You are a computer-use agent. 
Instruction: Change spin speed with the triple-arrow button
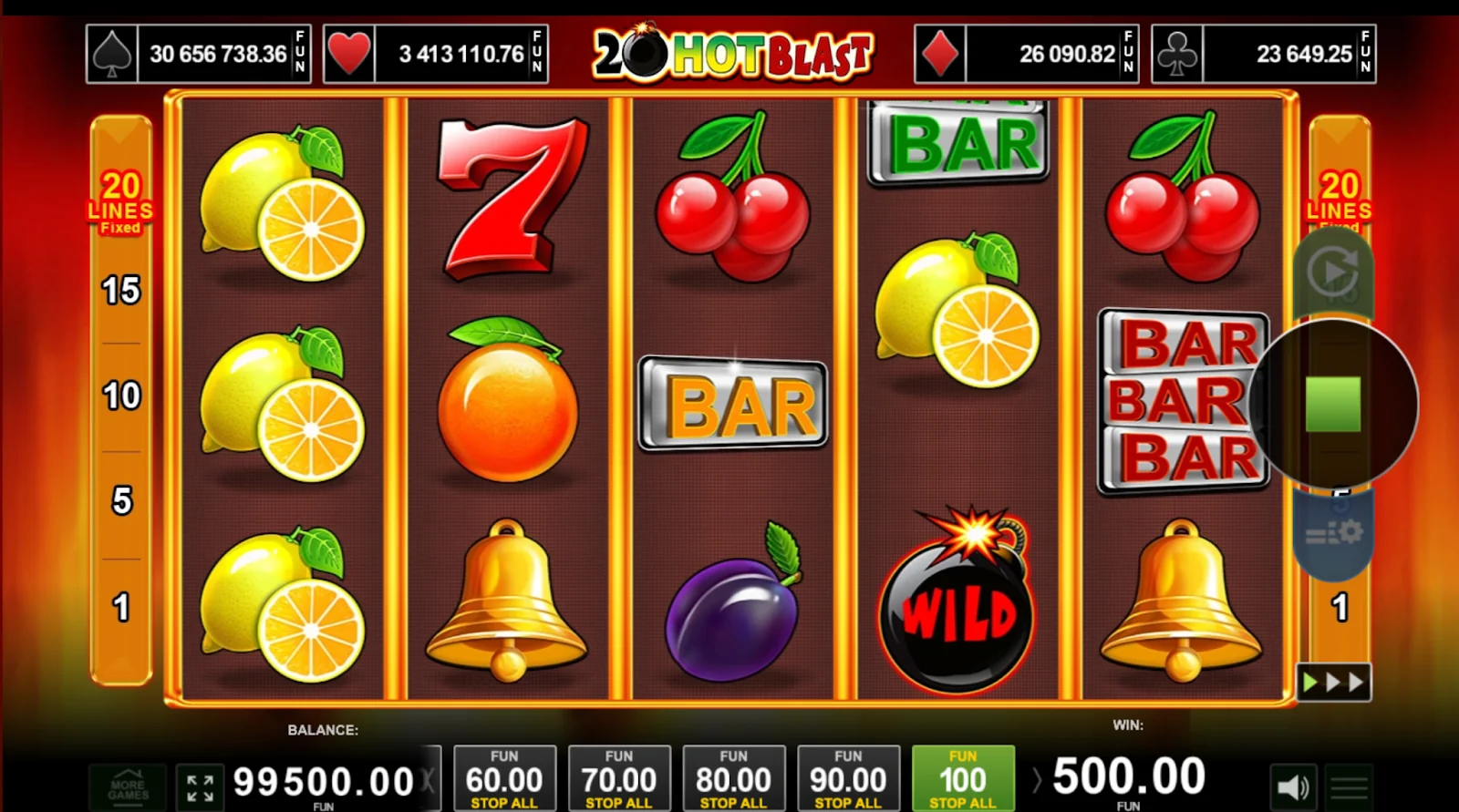point(1333,683)
